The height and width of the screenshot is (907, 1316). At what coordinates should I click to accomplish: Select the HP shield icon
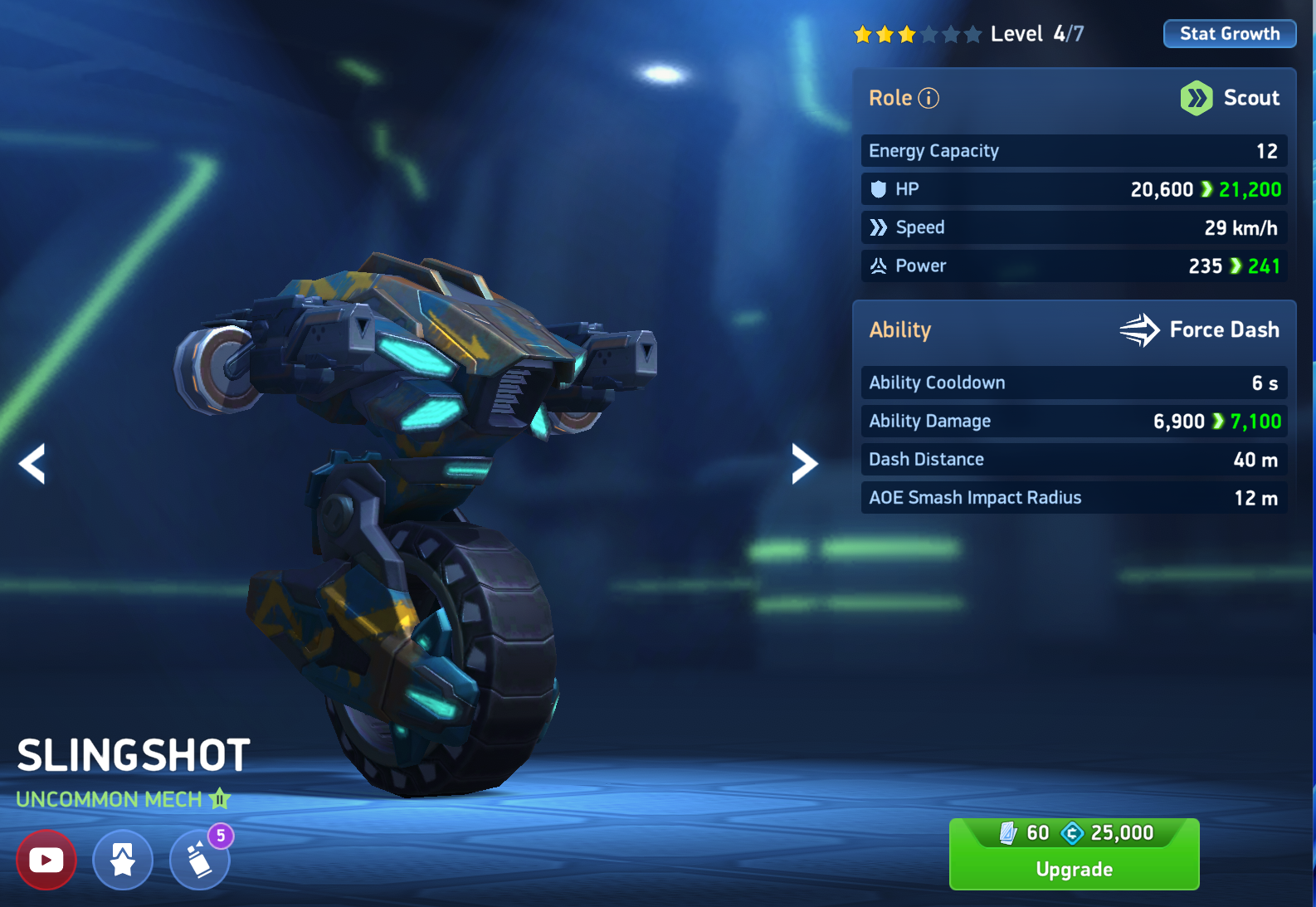click(879, 188)
